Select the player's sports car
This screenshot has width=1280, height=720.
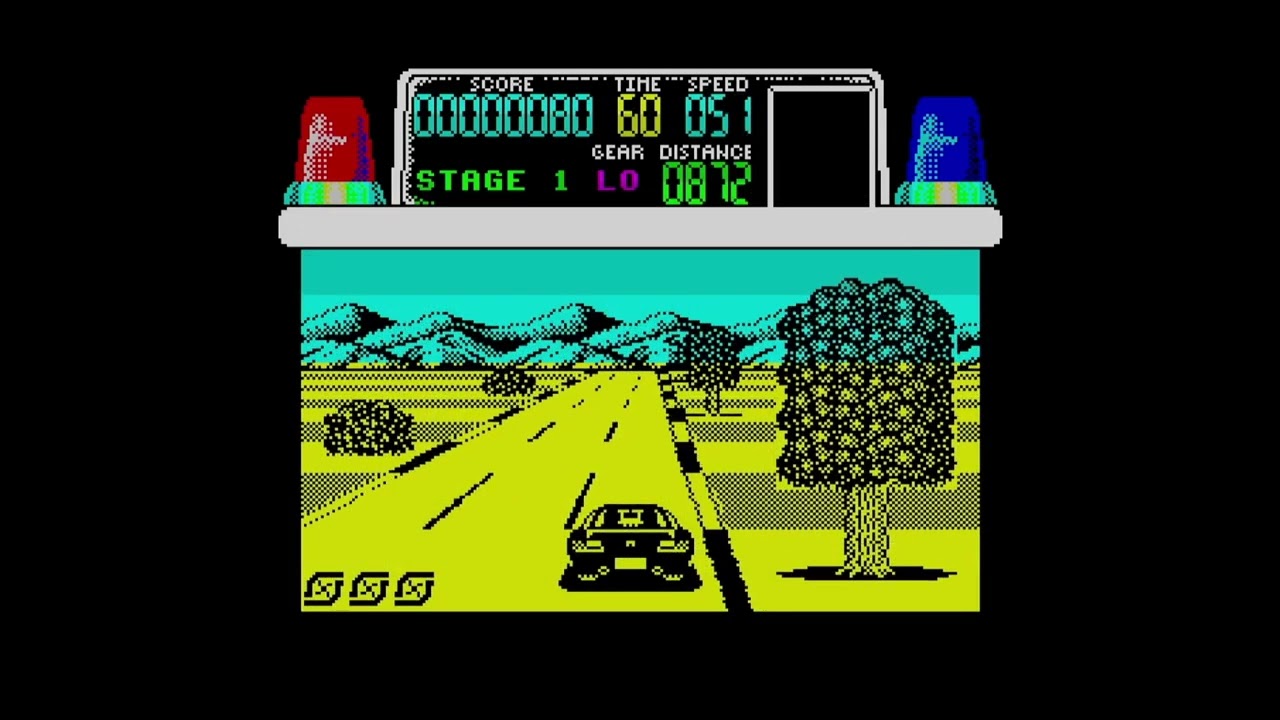click(630, 540)
